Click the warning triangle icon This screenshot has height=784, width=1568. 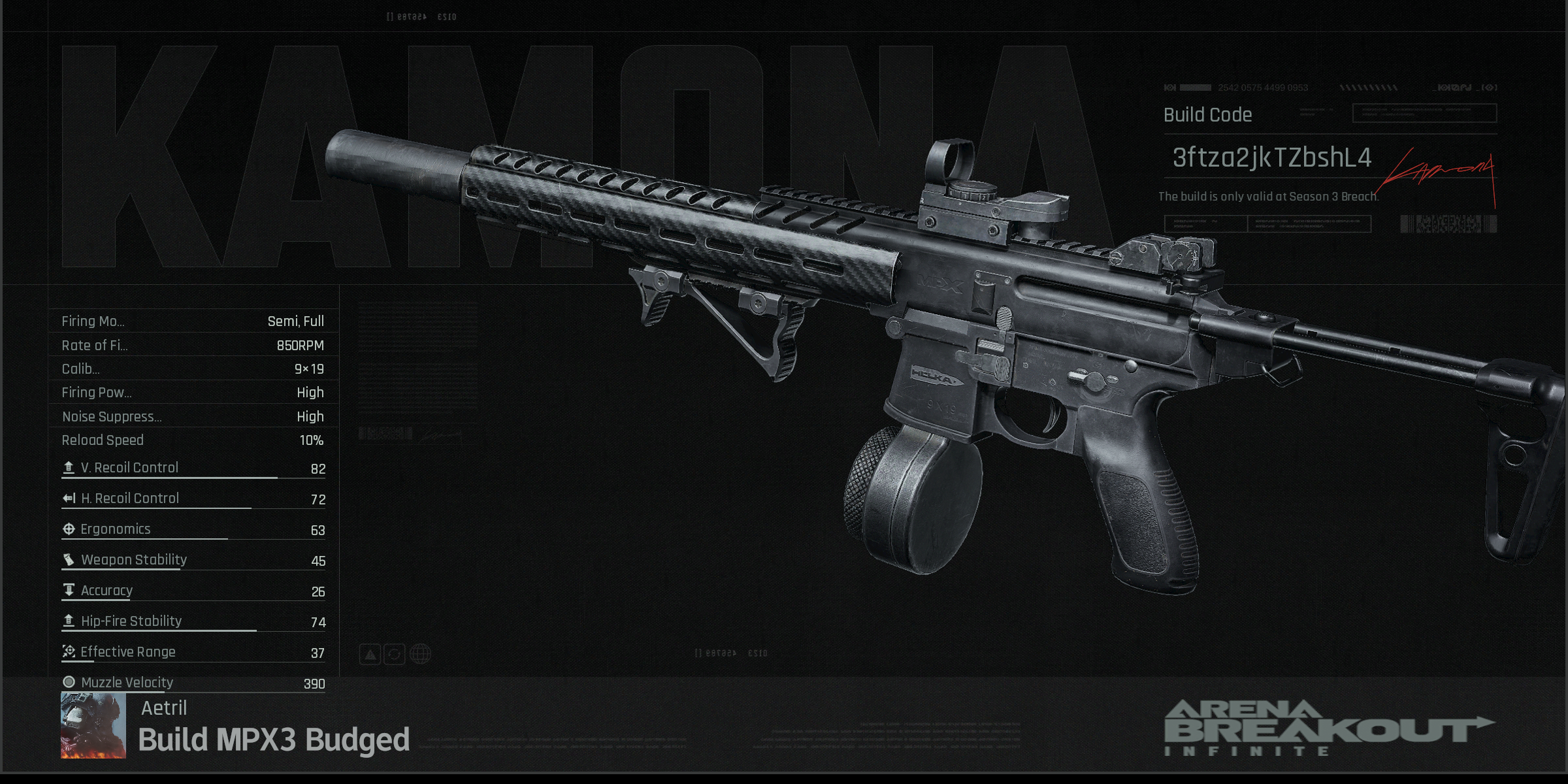click(370, 654)
